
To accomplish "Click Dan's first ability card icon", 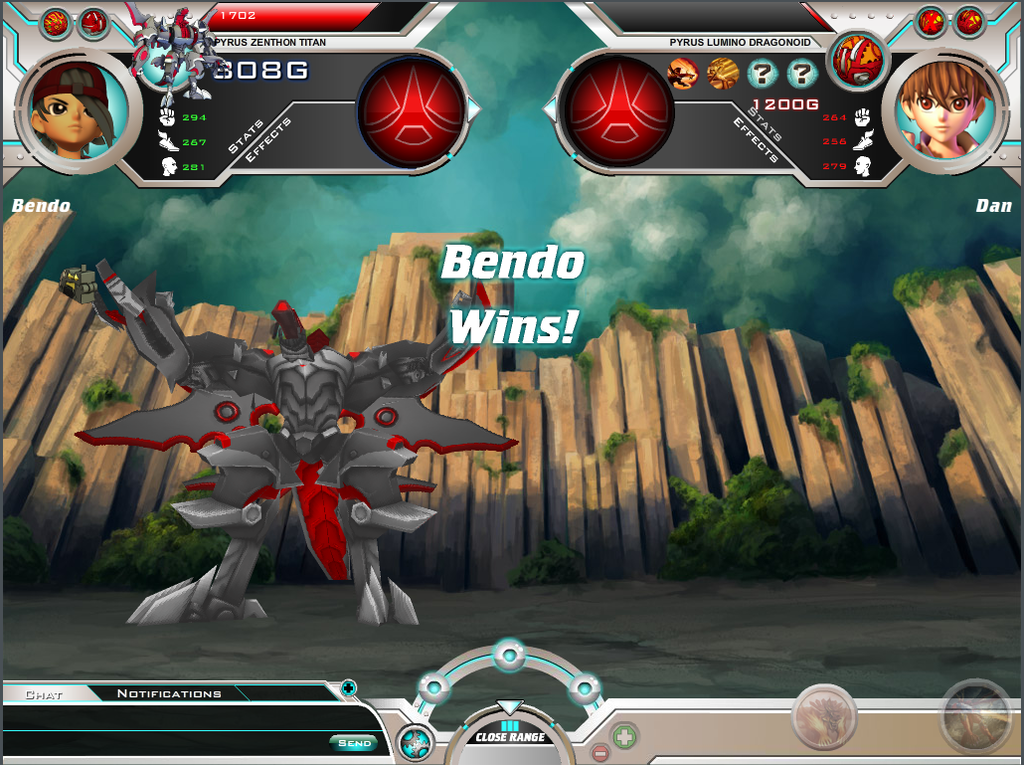I will 683,73.
